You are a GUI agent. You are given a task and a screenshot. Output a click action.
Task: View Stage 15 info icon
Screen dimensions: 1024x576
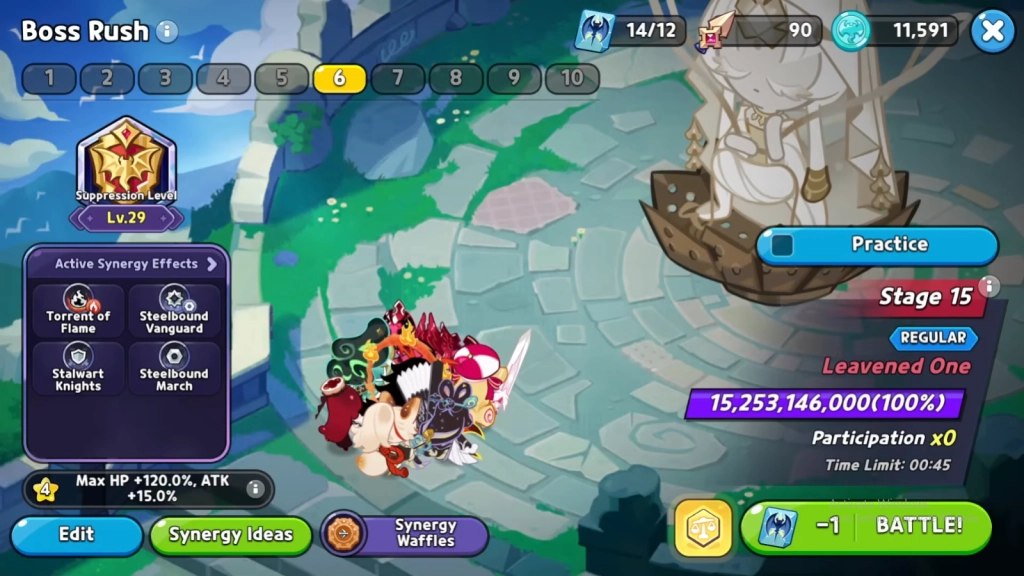pyautogui.click(x=989, y=287)
